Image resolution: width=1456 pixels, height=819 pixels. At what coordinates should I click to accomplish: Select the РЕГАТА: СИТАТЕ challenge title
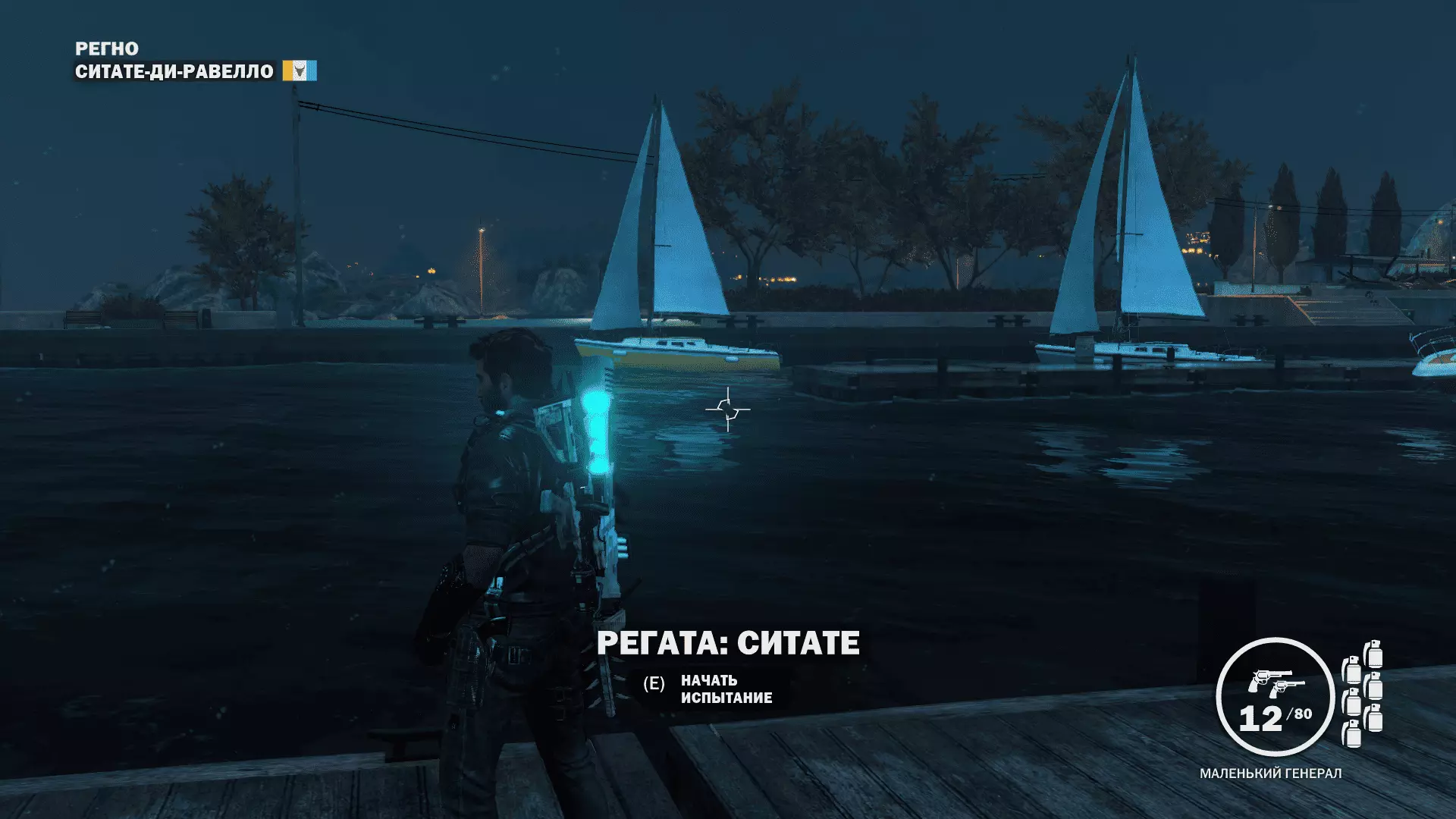728,643
